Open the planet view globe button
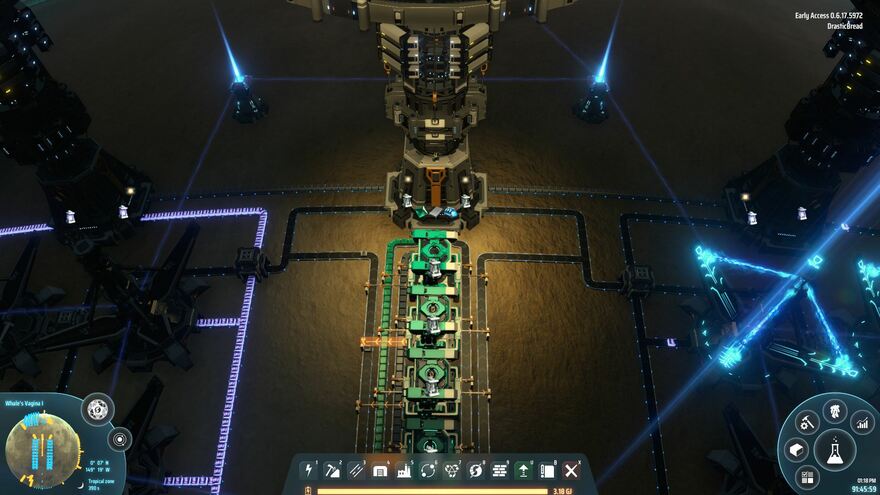880x495 pixels. (x=98, y=408)
